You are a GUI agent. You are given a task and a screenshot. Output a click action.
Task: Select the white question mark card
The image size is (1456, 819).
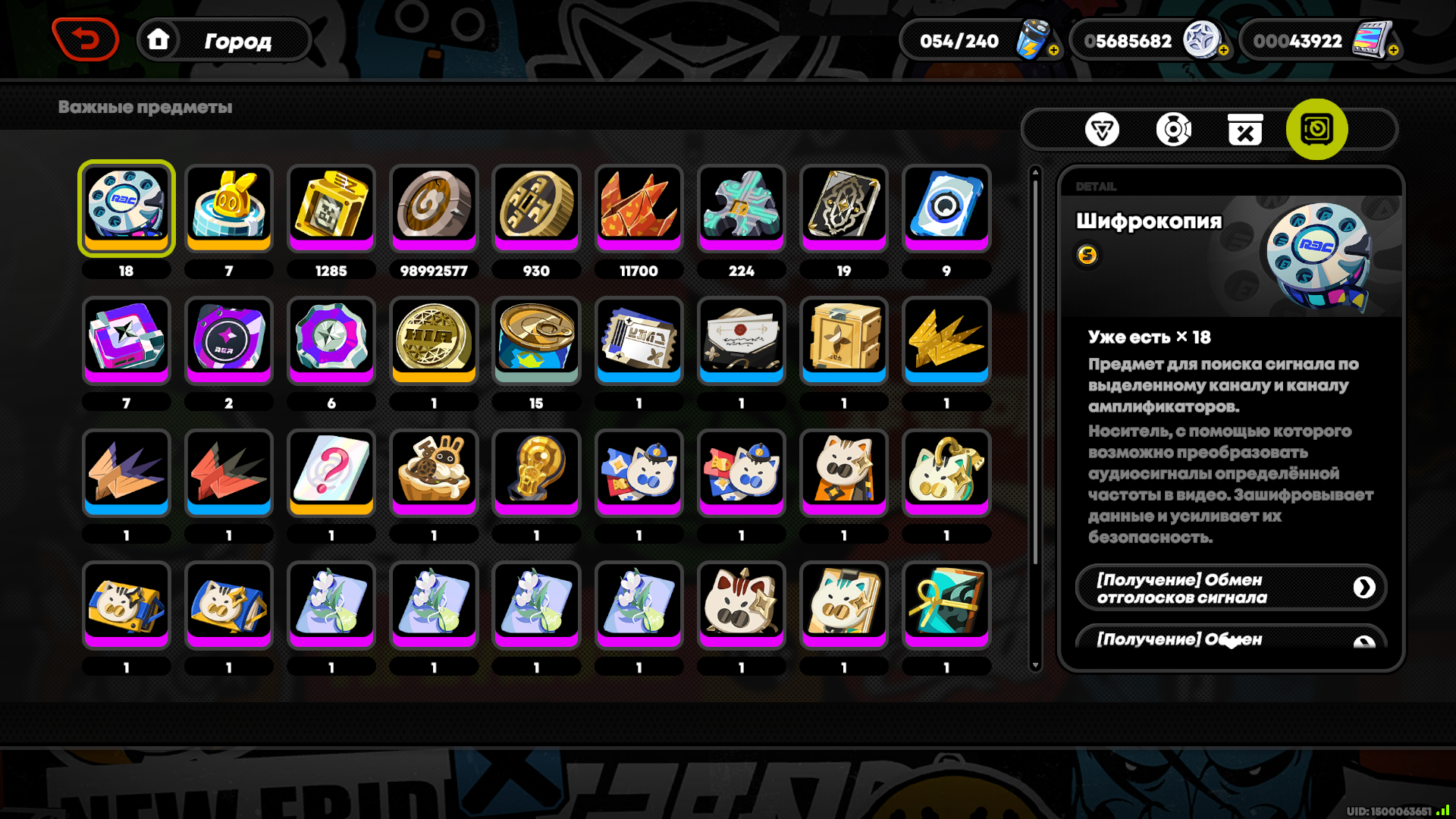331,472
